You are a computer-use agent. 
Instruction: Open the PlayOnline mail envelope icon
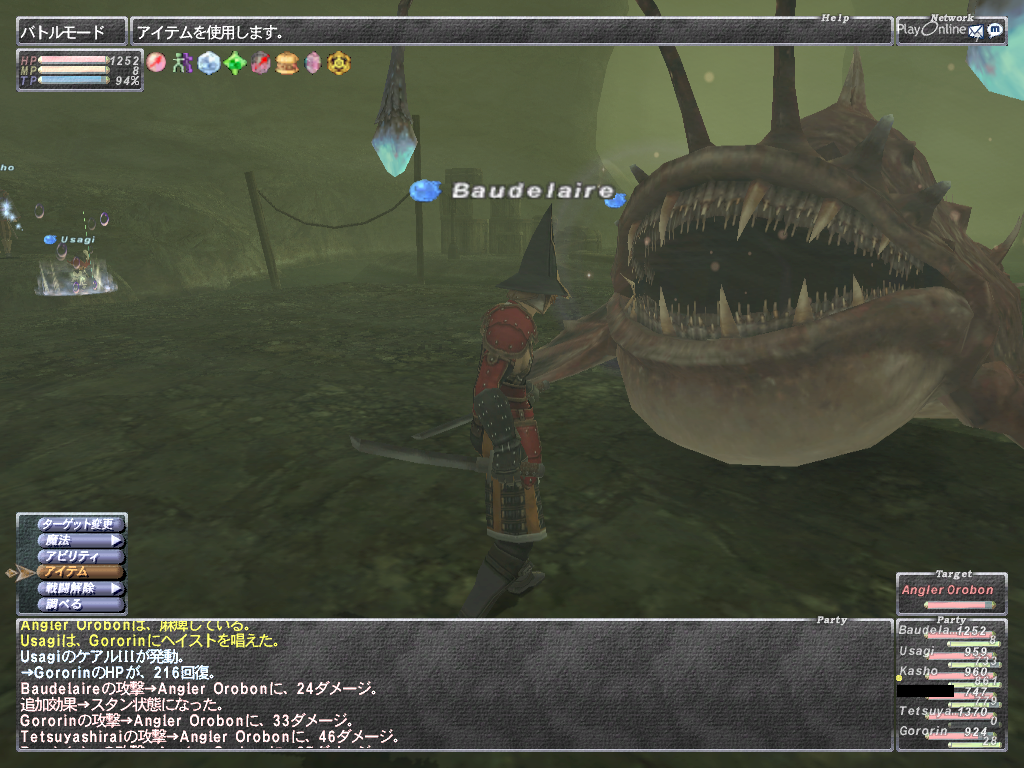(x=975, y=30)
